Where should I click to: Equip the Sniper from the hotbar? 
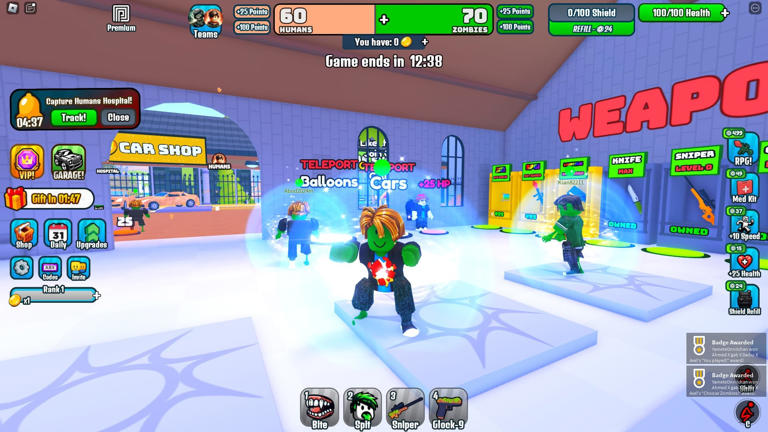[x=405, y=408]
